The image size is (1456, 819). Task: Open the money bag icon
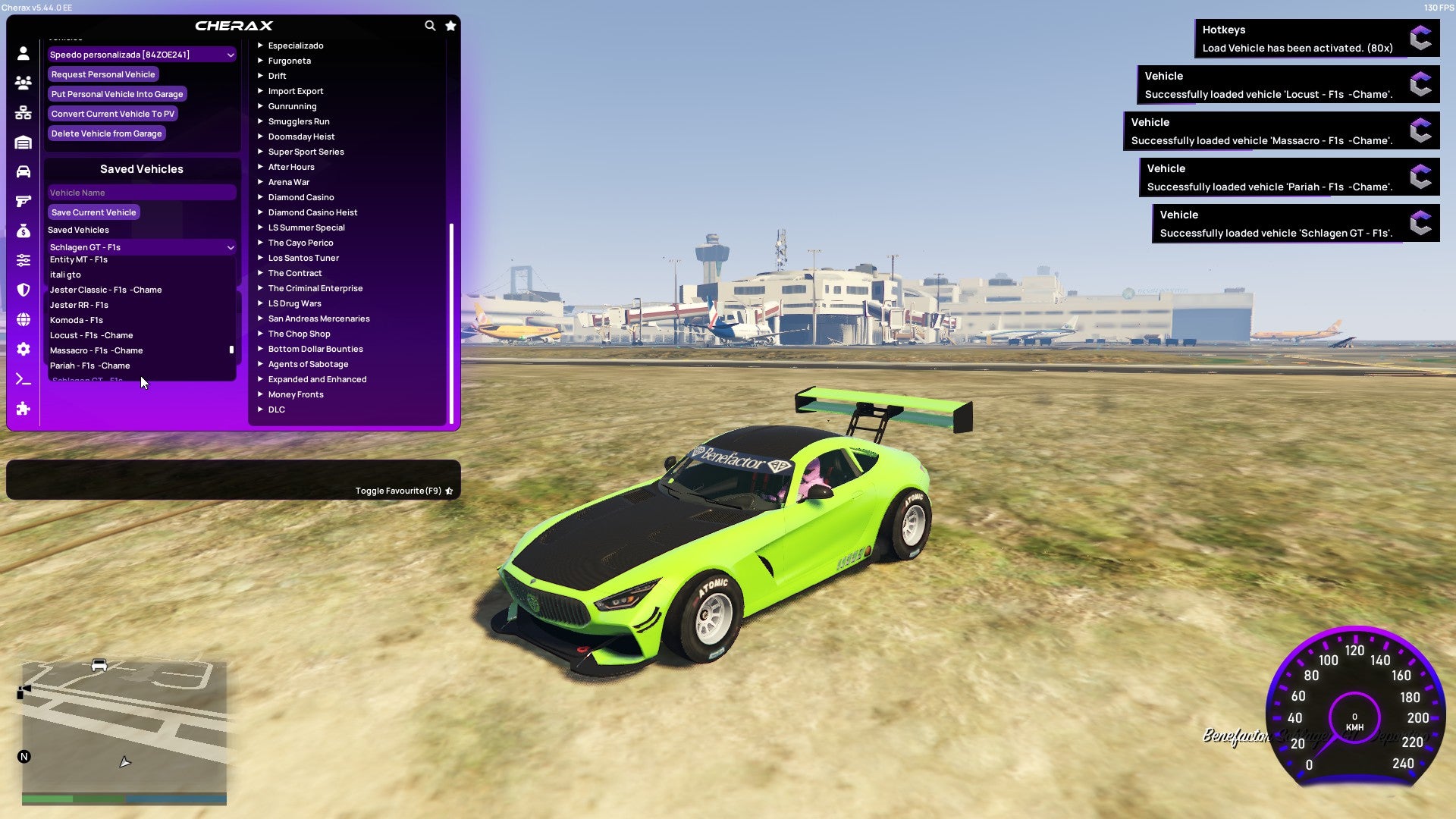[x=23, y=230]
